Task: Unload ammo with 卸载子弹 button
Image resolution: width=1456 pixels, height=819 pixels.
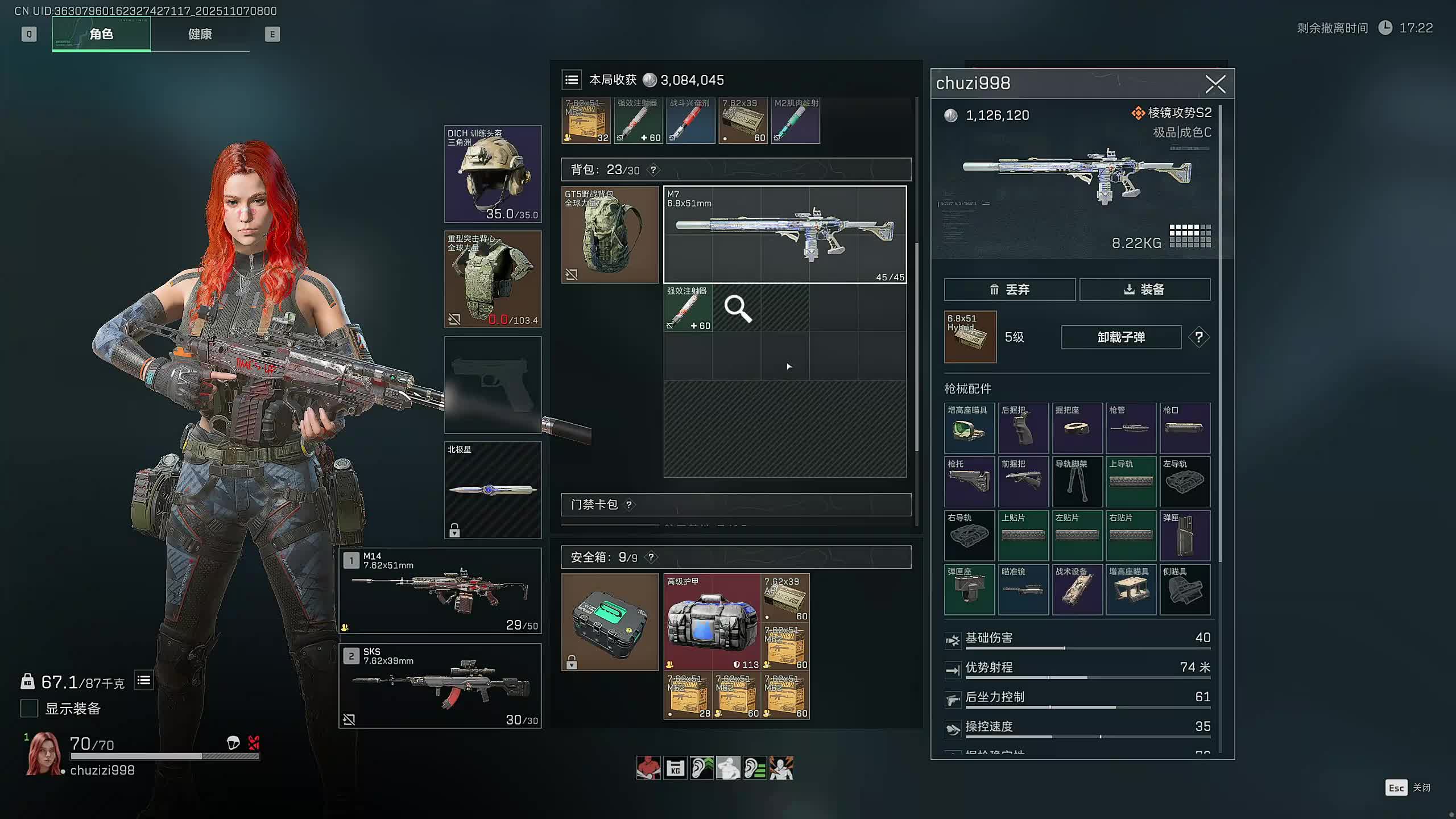Action: pos(1120,337)
